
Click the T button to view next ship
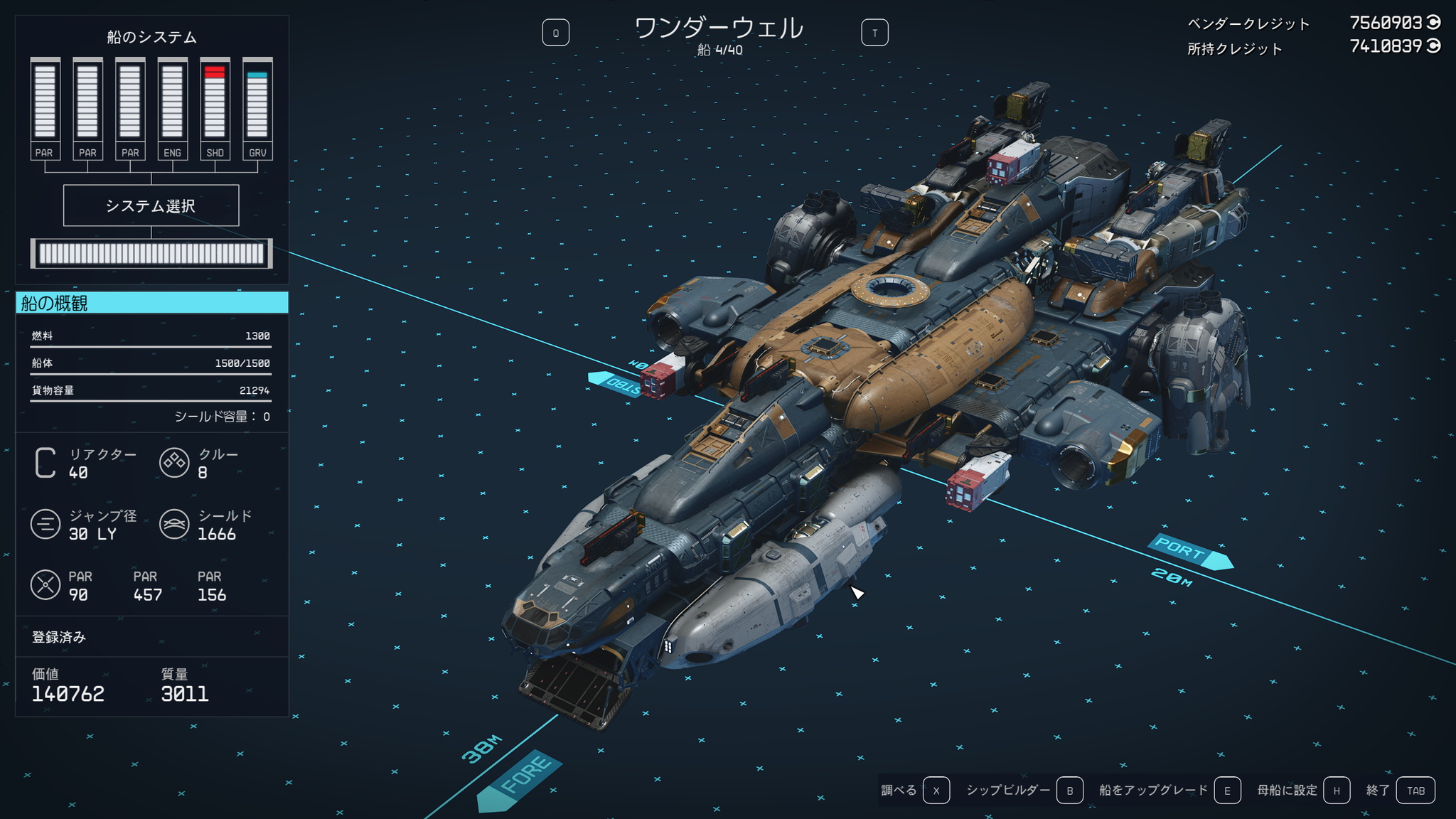point(876,31)
